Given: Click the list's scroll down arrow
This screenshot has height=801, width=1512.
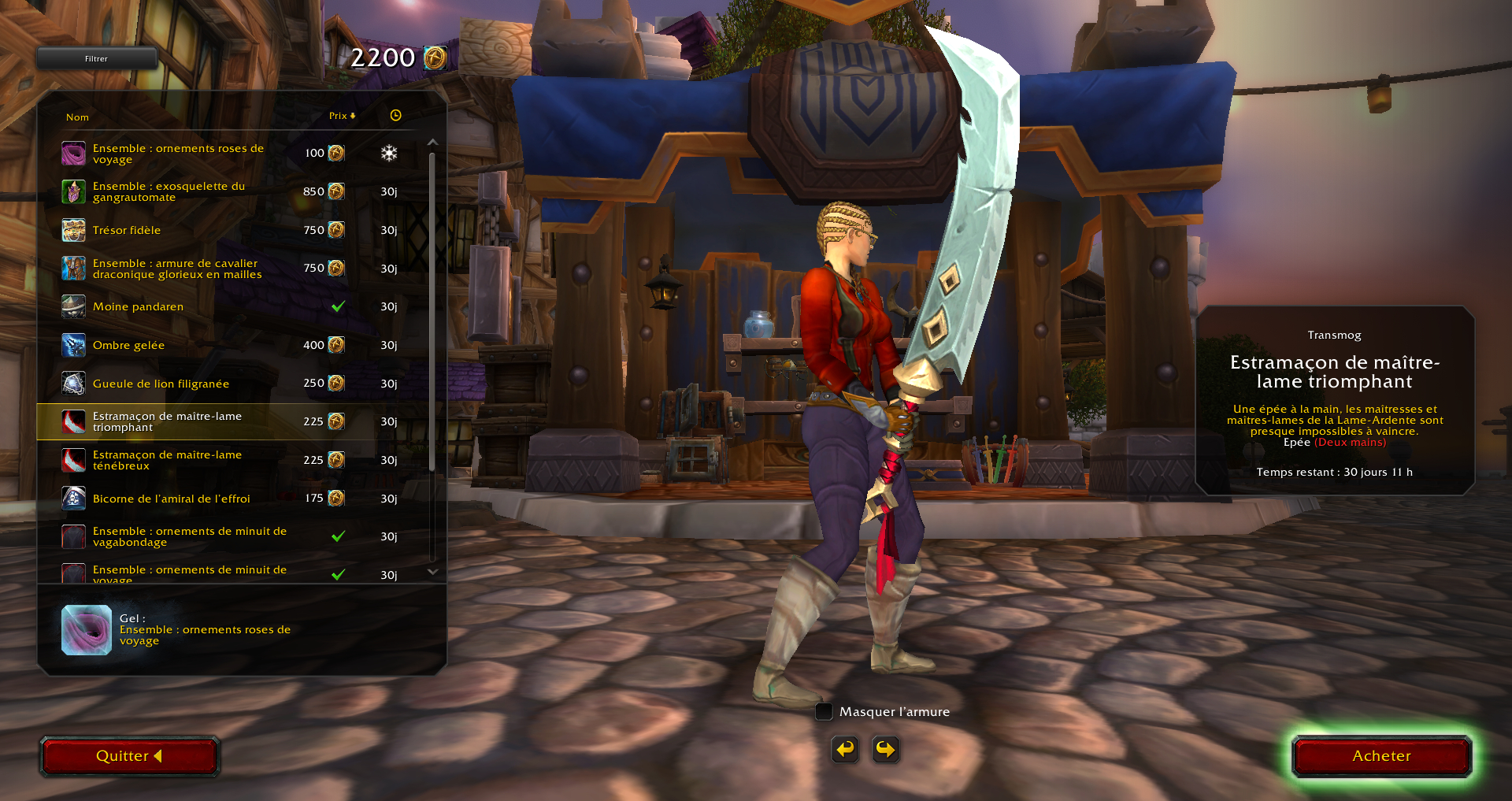Looking at the screenshot, I should 432,572.
